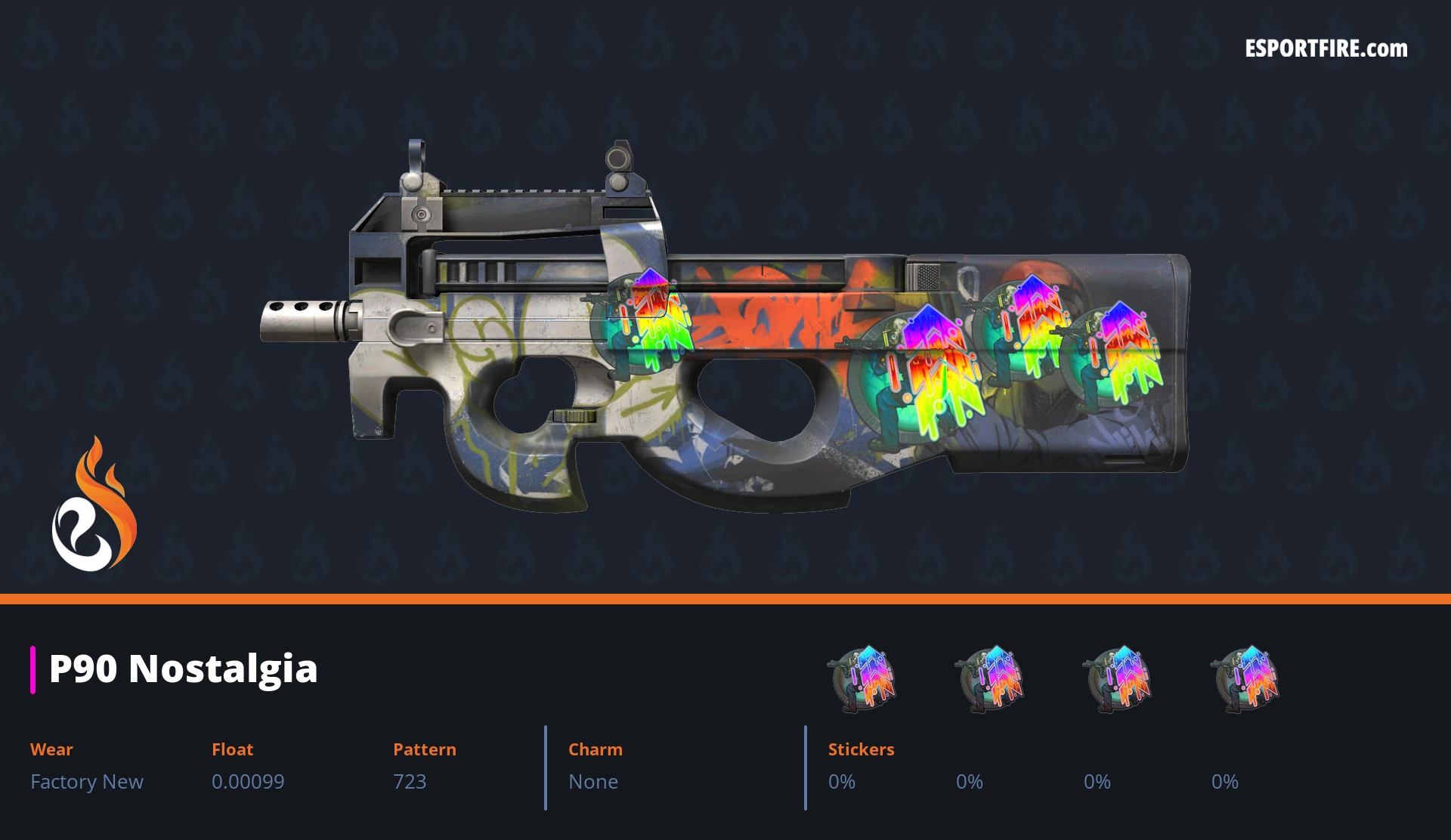This screenshot has width=1451, height=840.
Task: Click the ESPORTFIRE.com site name
Action: pyautogui.click(x=1326, y=49)
